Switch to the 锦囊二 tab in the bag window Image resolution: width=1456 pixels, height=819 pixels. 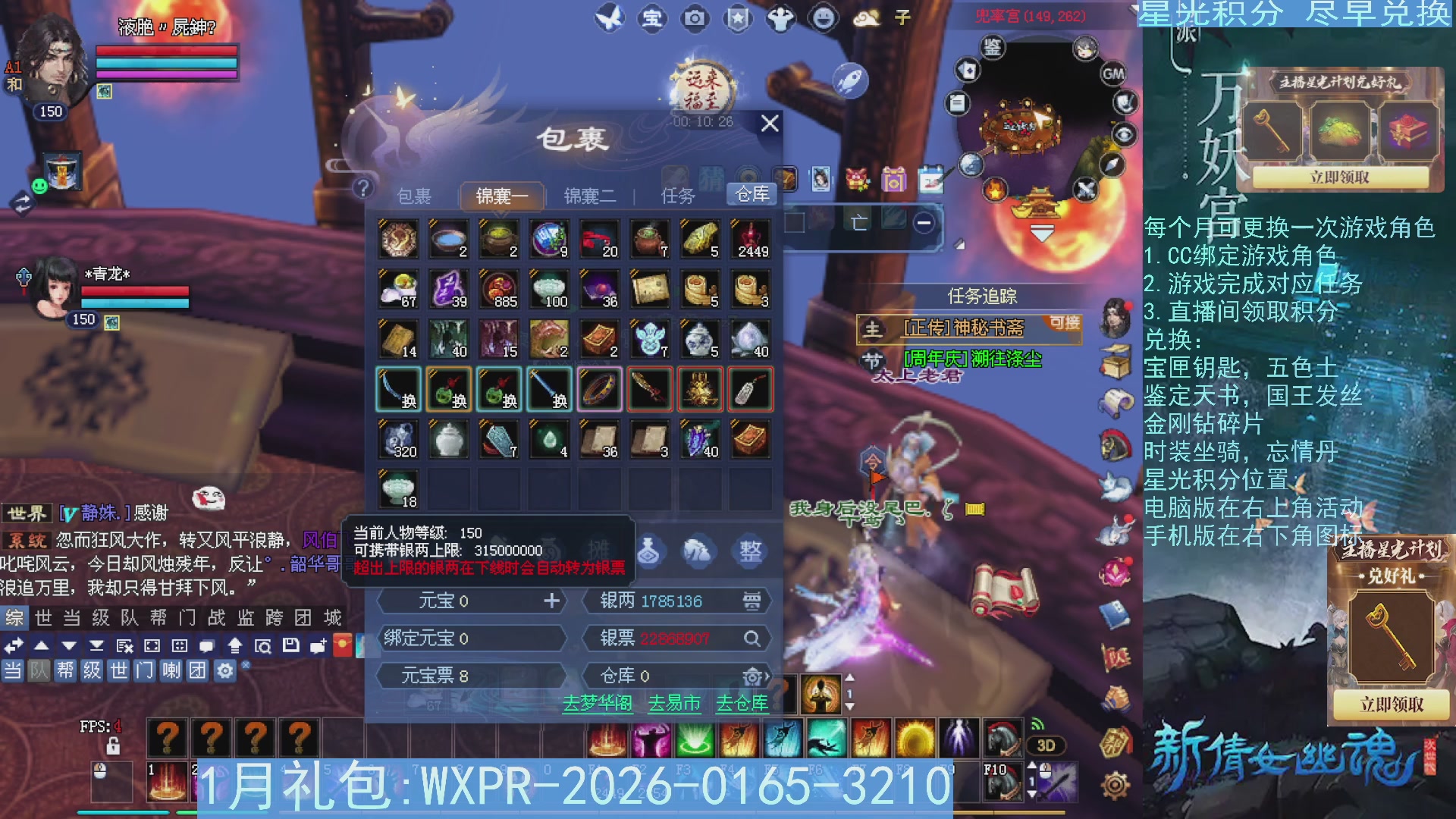point(590,196)
